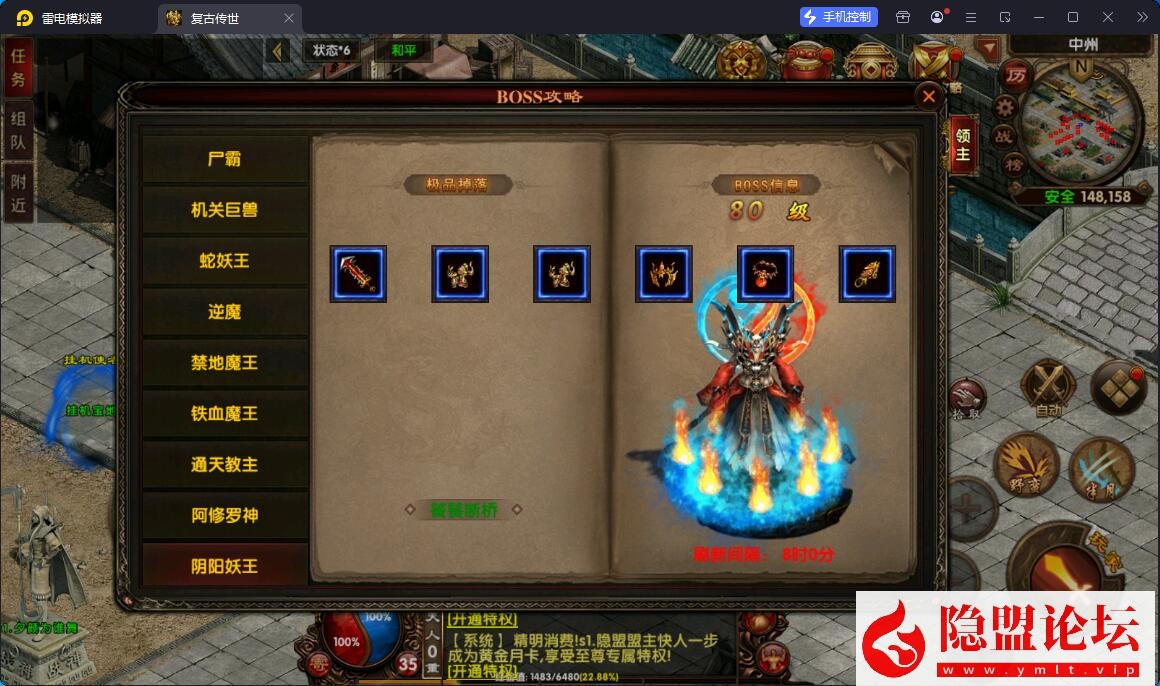This screenshot has width=1160, height=686.
Task: Select 尸霸 in the boss list
Action: pos(224,159)
